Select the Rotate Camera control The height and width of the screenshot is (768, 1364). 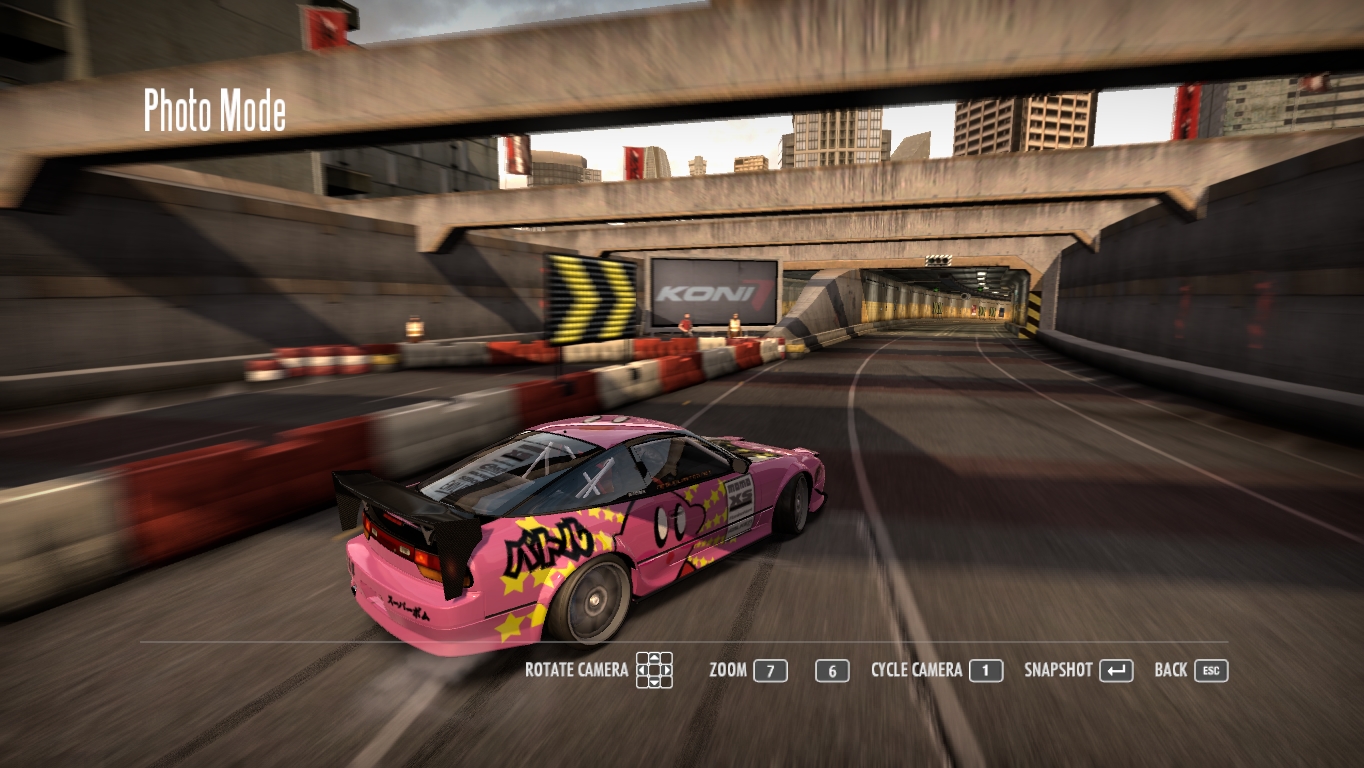(x=654, y=670)
